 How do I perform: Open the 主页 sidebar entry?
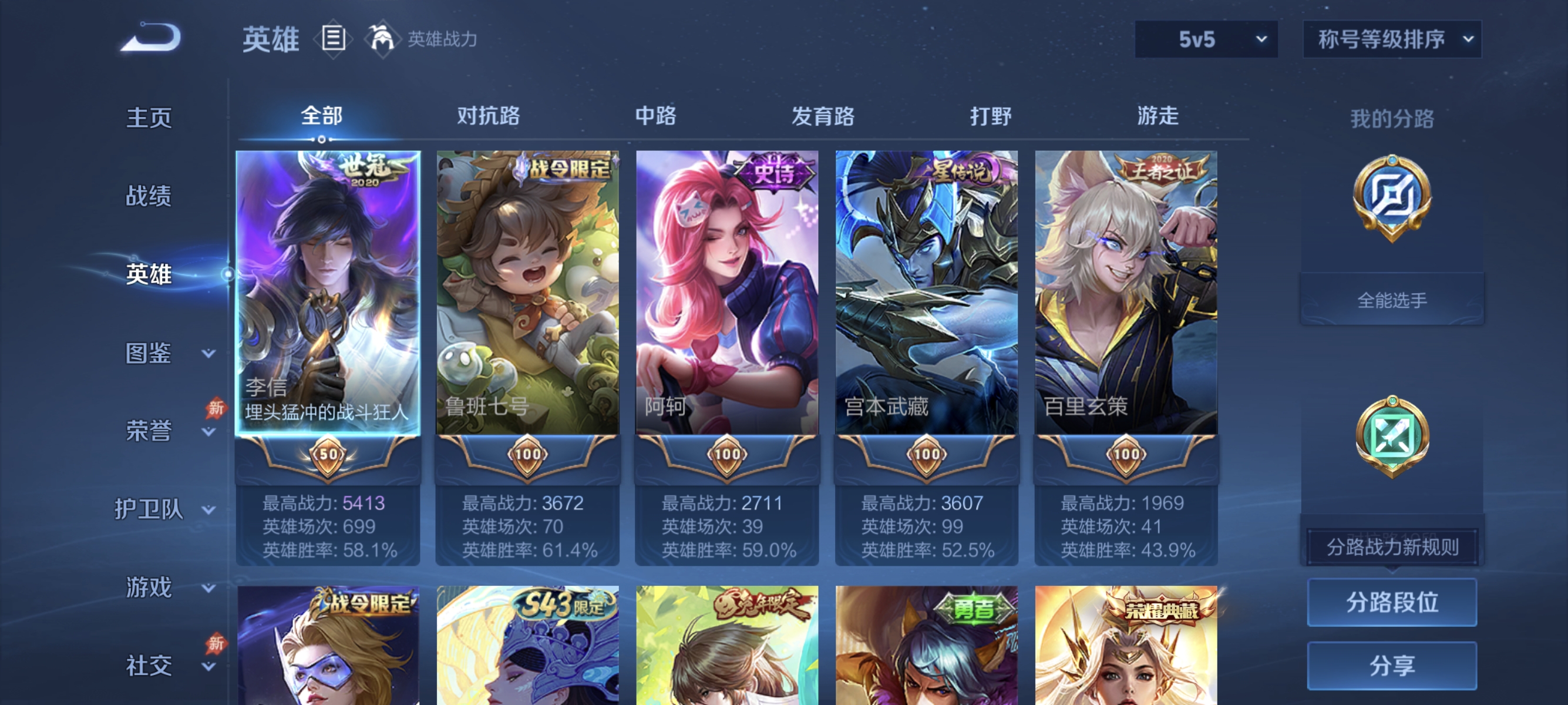point(148,117)
